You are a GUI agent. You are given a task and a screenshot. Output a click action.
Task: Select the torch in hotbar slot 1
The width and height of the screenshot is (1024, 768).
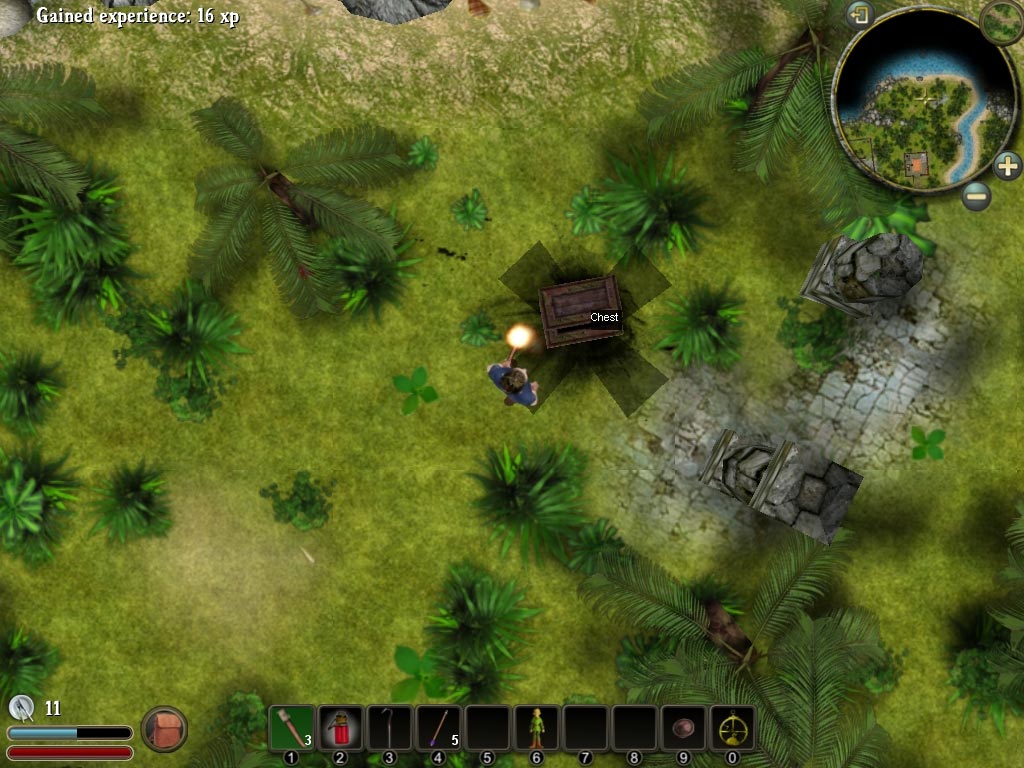pyautogui.click(x=292, y=728)
